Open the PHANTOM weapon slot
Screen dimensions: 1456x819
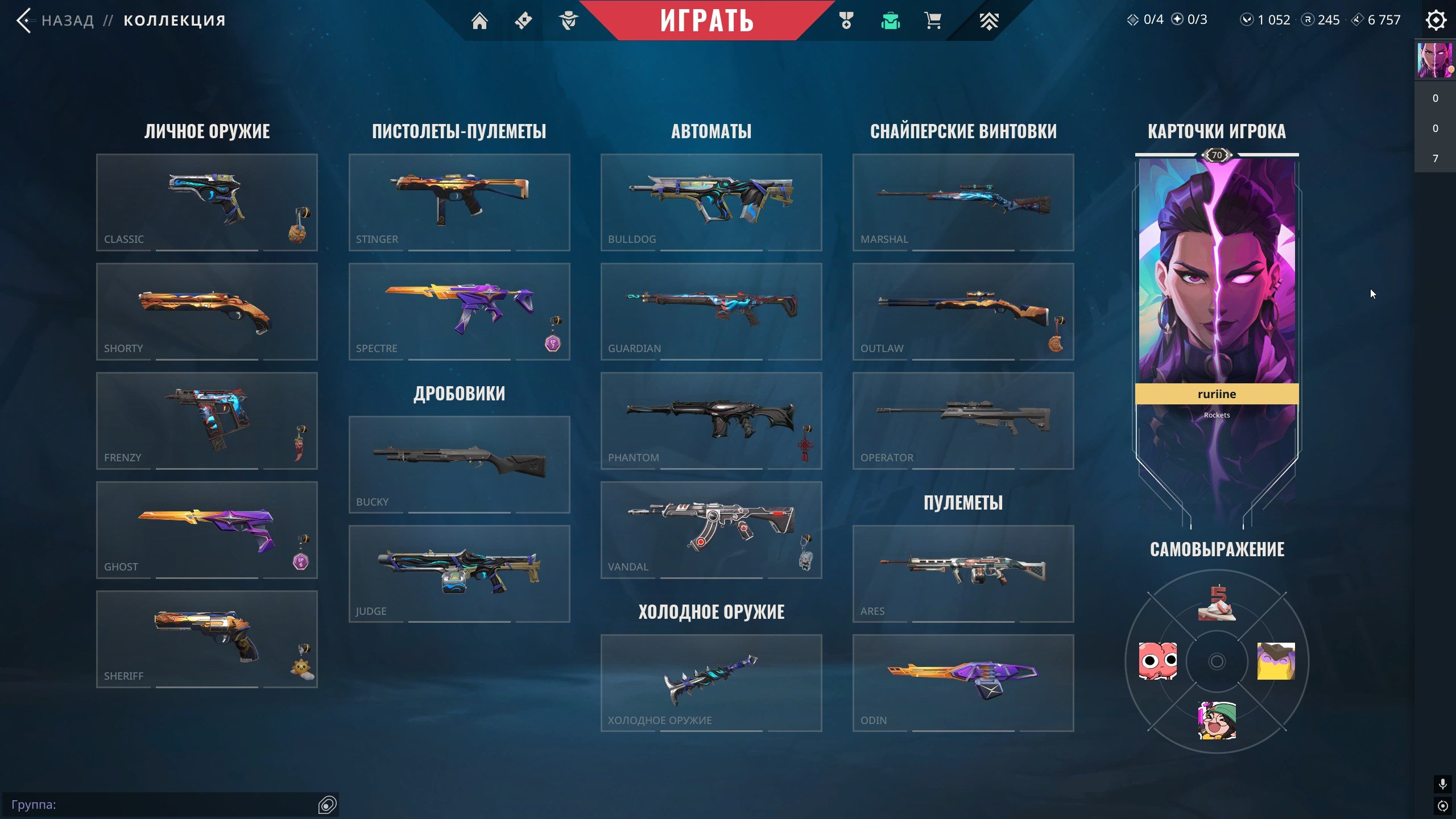pyautogui.click(x=712, y=421)
